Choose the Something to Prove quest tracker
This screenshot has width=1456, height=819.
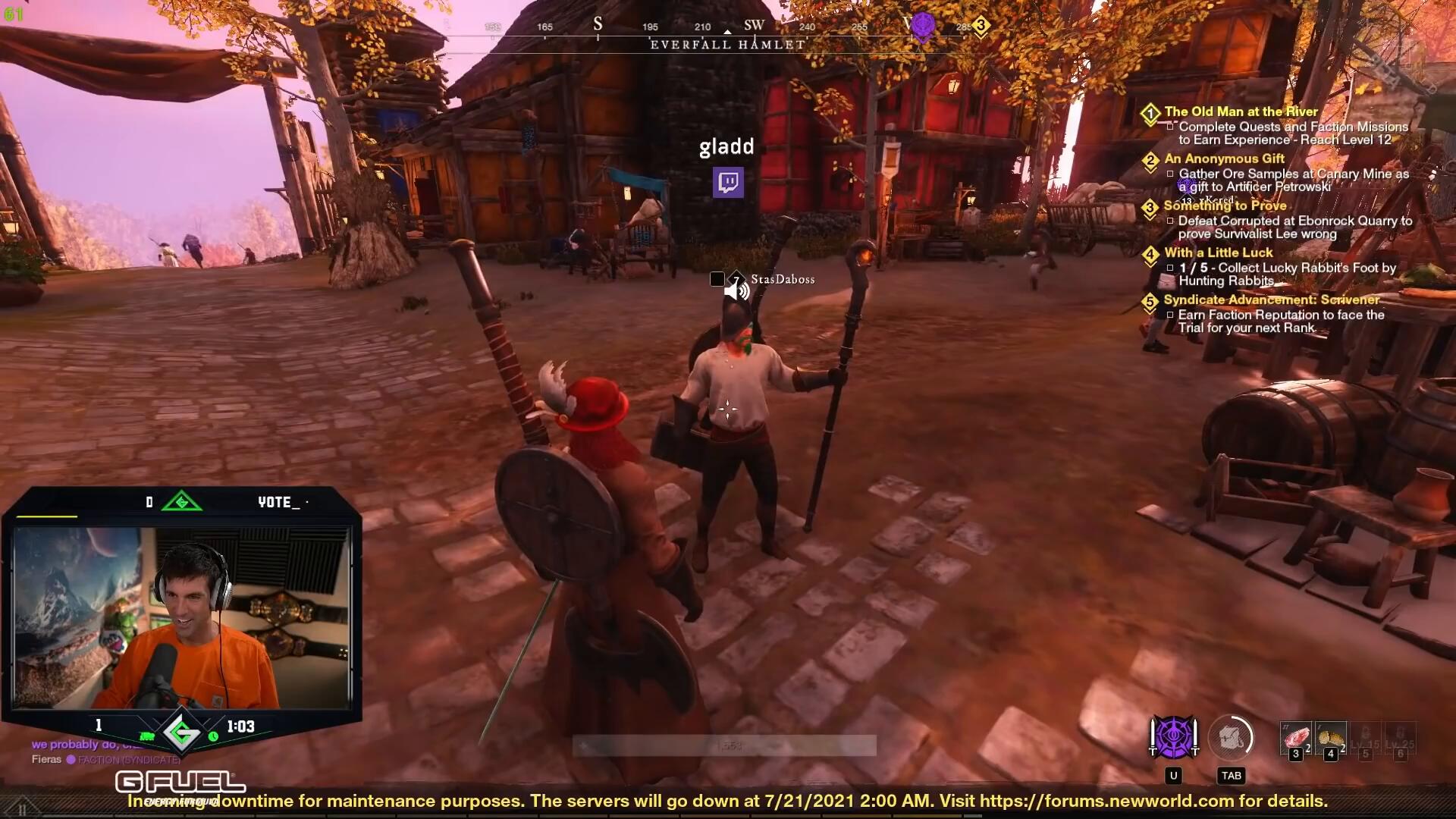(x=1225, y=206)
